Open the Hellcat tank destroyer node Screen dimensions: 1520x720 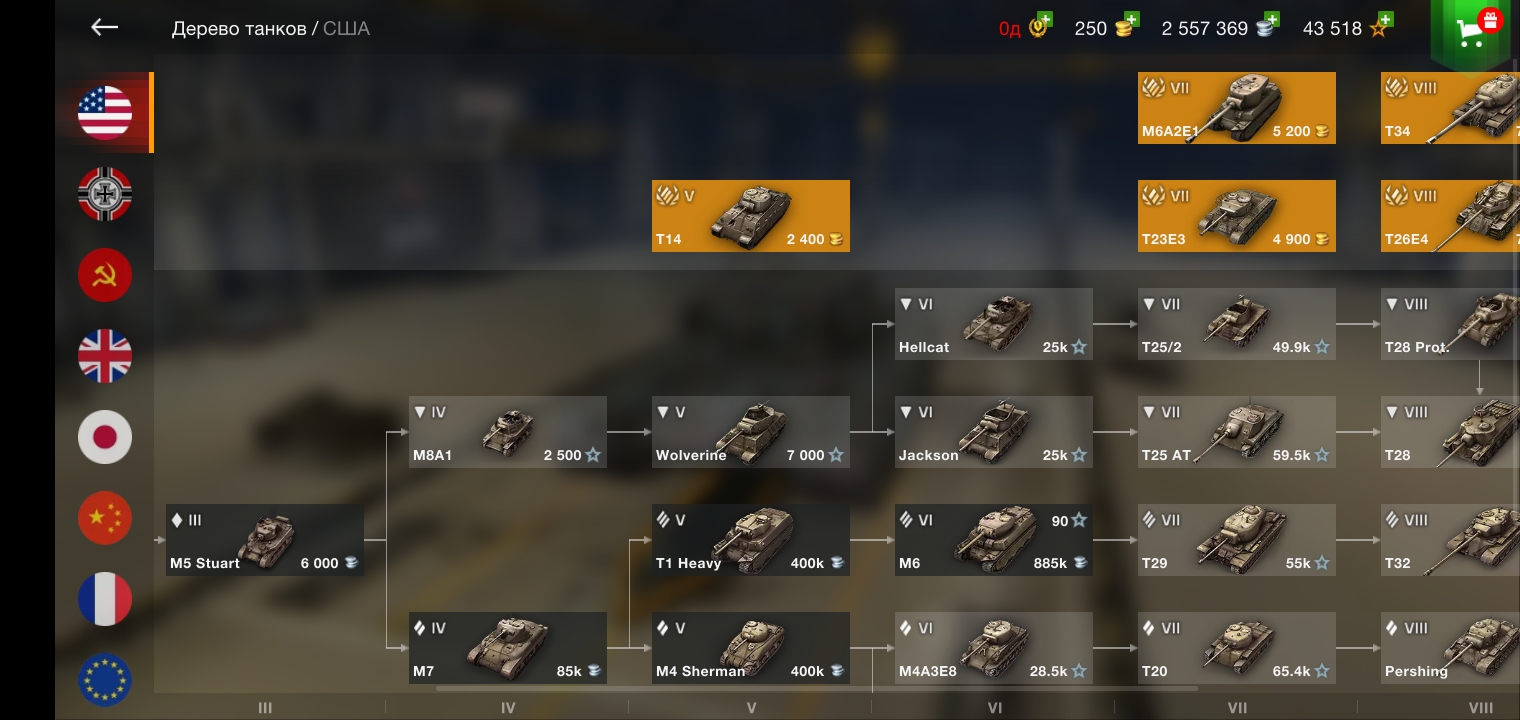993,324
